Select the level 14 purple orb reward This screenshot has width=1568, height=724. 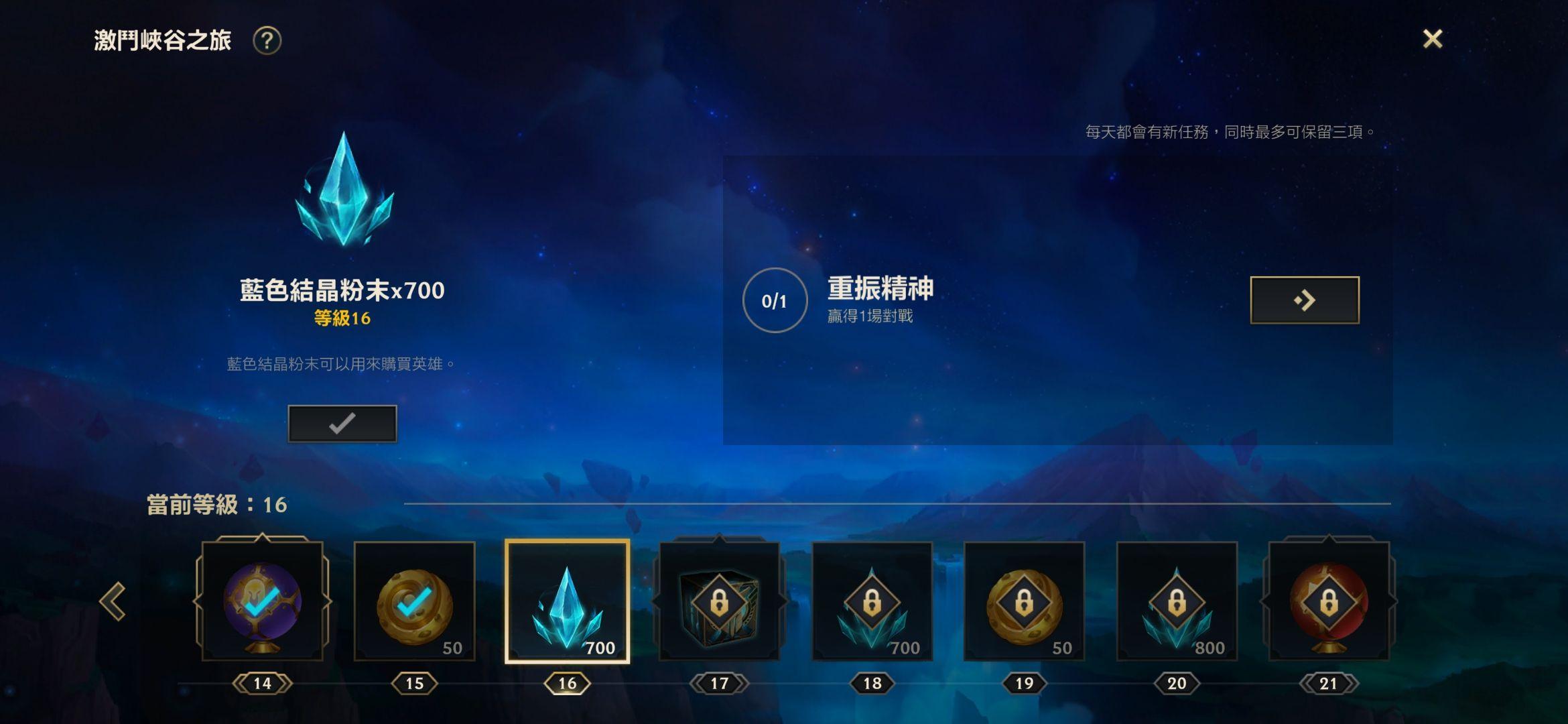pos(262,601)
